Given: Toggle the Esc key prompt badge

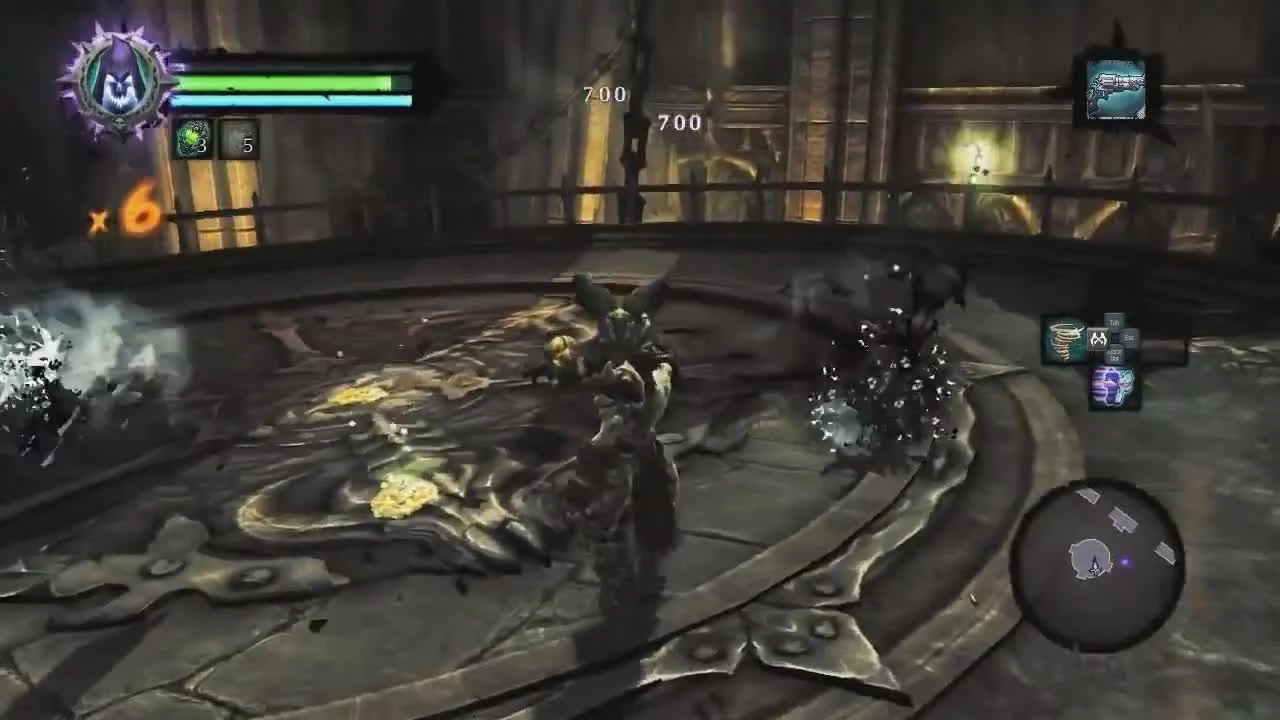Looking at the screenshot, I should 1128,337.
